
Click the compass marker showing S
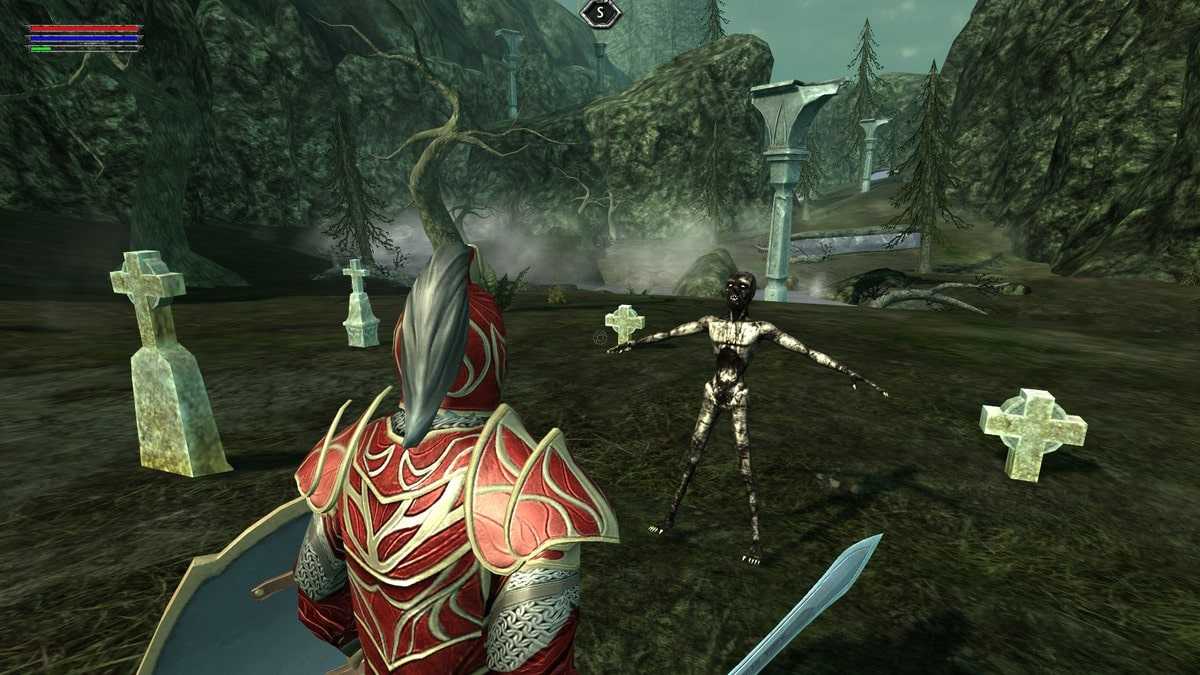[600, 13]
